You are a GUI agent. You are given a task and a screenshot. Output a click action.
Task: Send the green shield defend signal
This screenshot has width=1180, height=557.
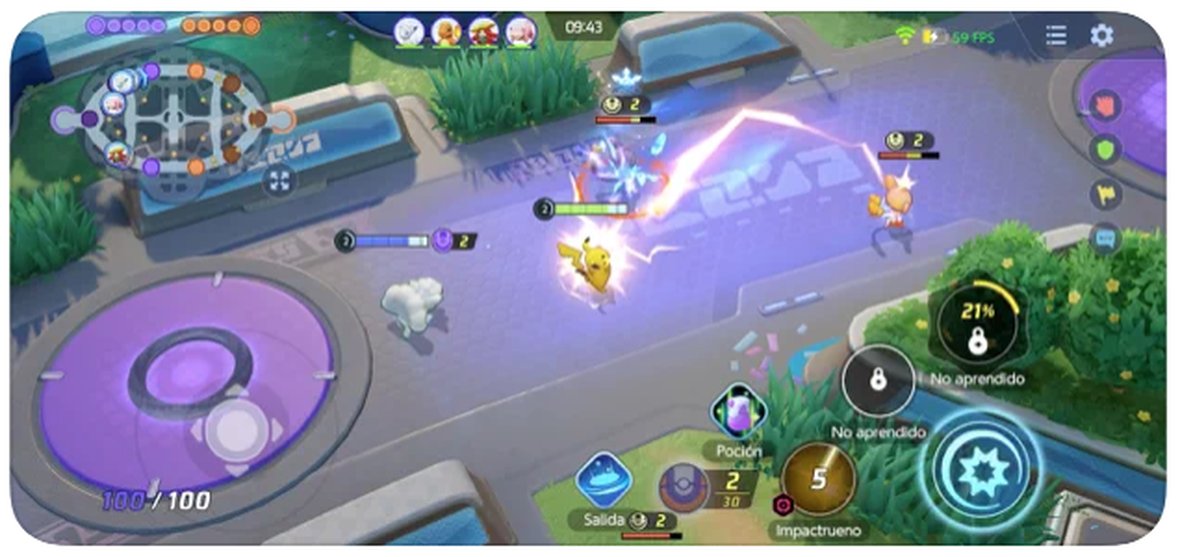click(x=1106, y=150)
